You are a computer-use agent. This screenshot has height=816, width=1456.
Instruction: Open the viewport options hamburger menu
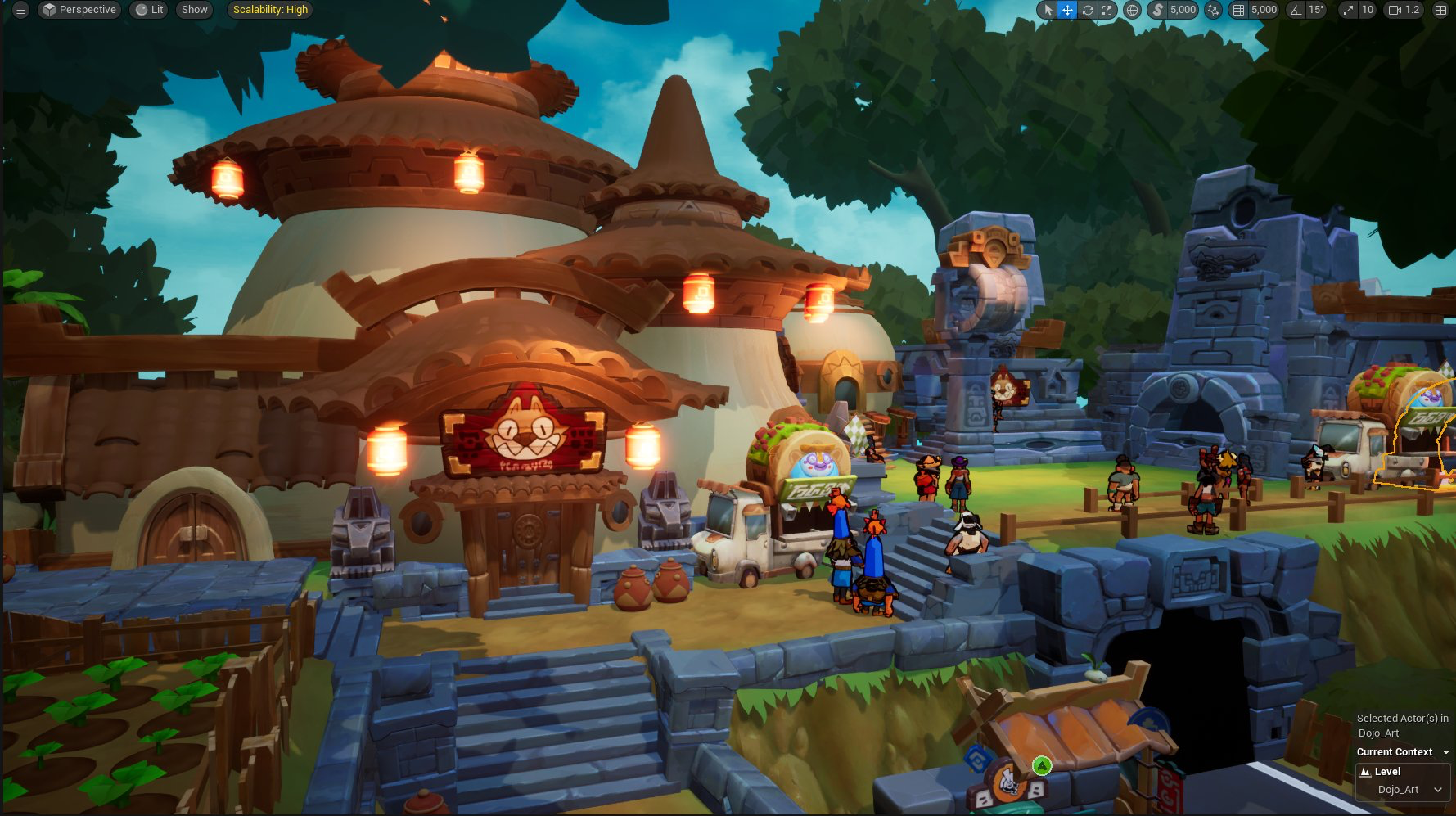(x=20, y=10)
